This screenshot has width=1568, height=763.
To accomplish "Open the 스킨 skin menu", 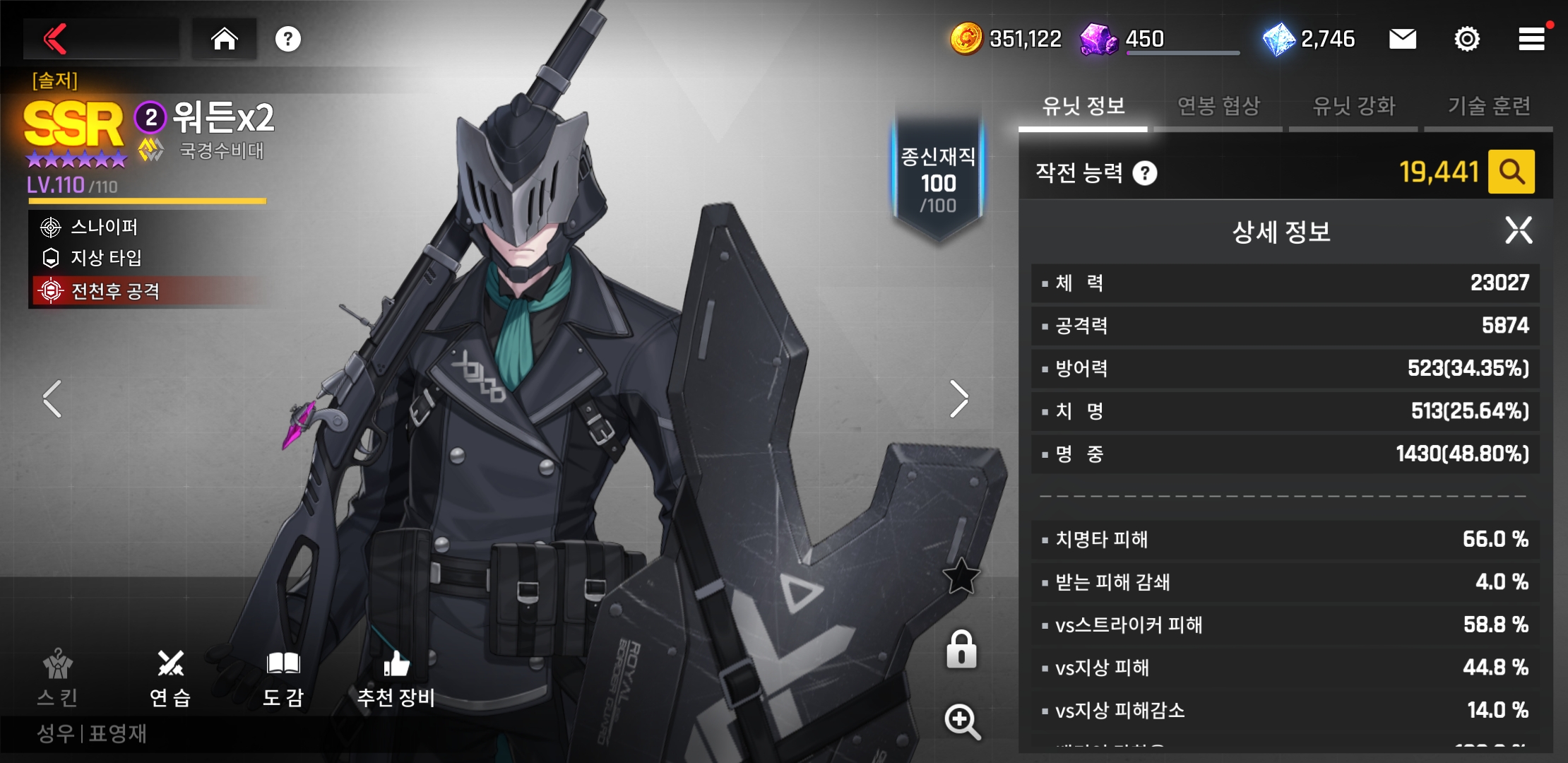I will 58,678.
